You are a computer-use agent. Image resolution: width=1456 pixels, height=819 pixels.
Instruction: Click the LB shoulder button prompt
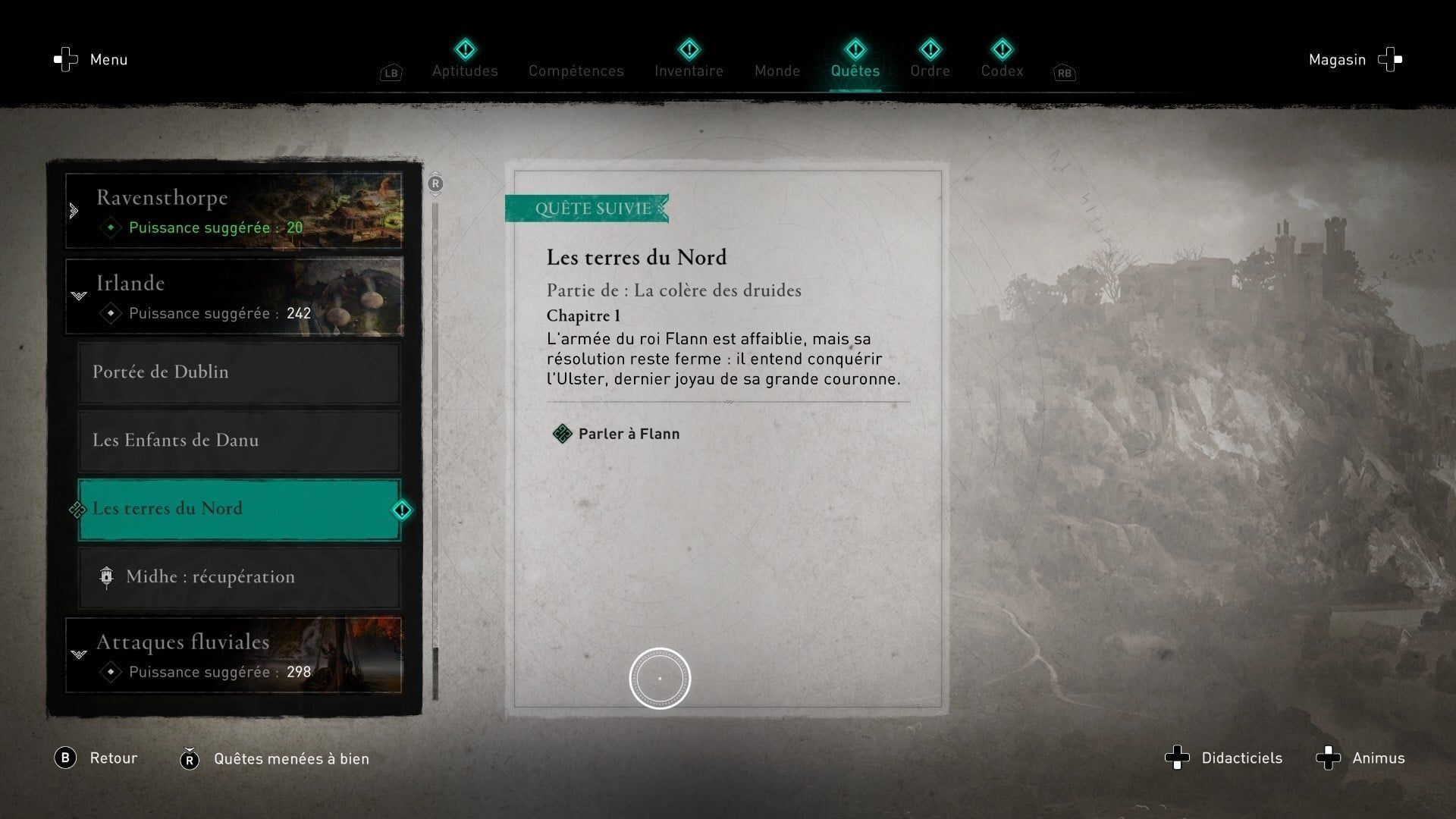click(391, 73)
